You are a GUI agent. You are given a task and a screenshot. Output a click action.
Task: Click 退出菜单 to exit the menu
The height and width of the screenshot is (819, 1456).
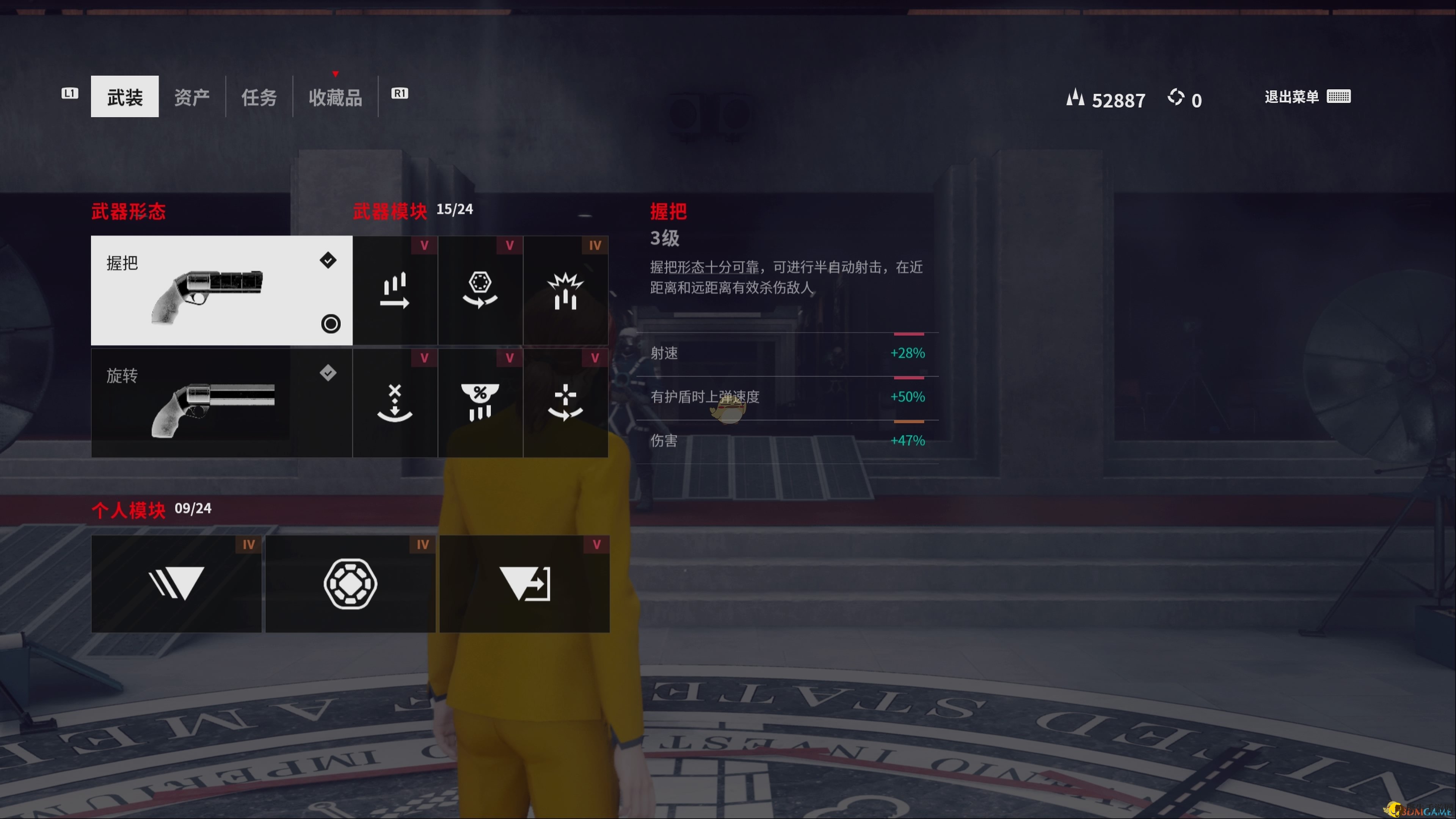pyautogui.click(x=1291, y=97)
